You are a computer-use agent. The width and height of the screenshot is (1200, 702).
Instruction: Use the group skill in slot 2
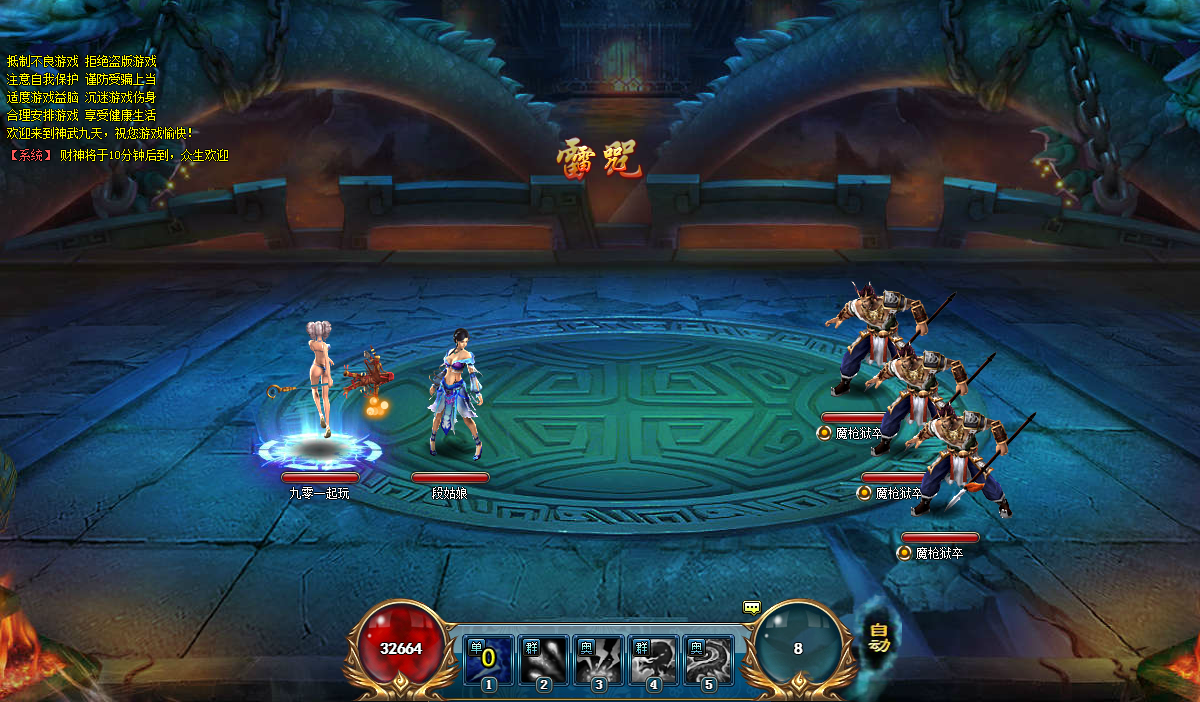544,660
